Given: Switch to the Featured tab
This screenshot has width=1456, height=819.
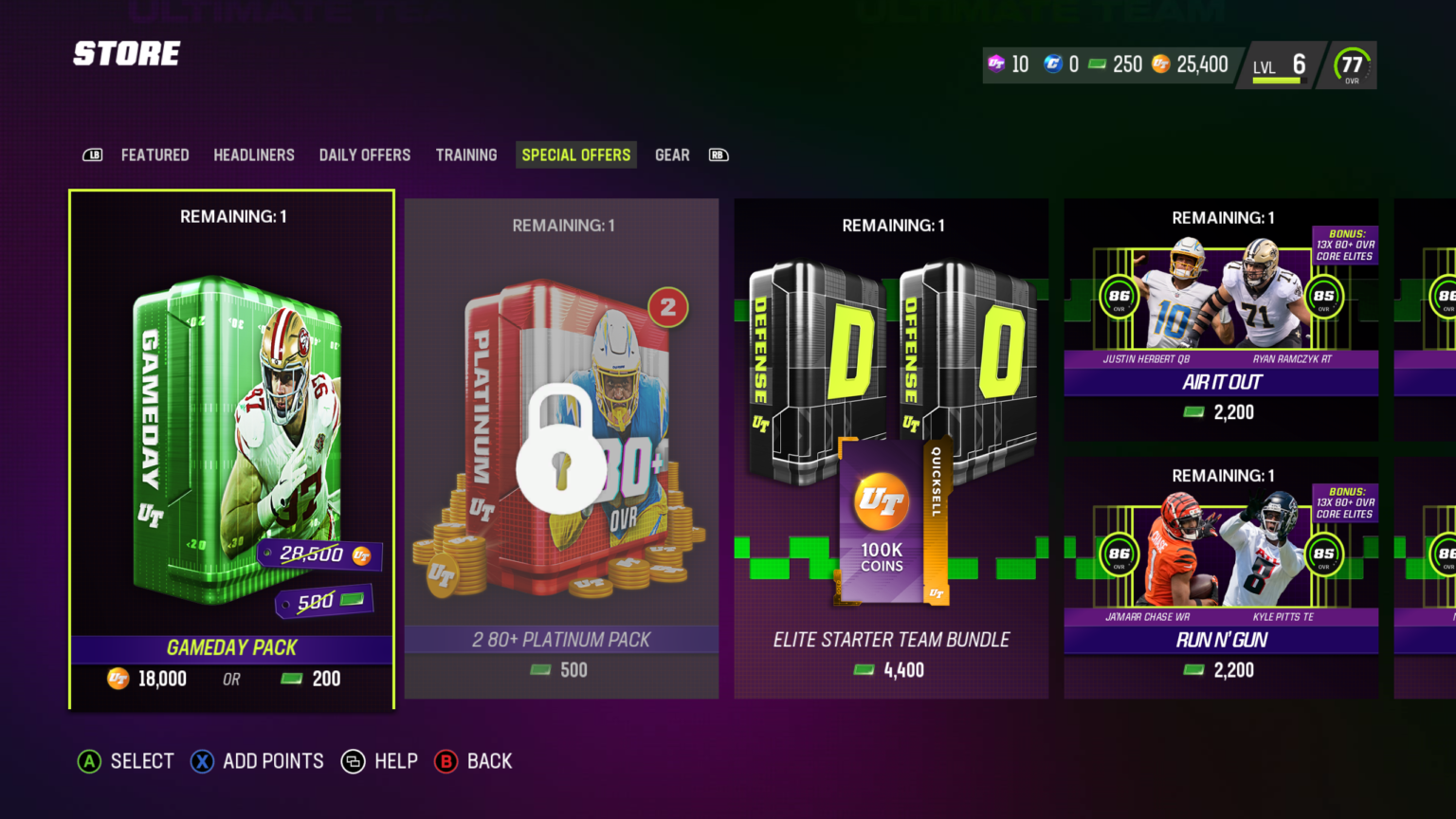Looking at the screenshot, I should 155,155.
